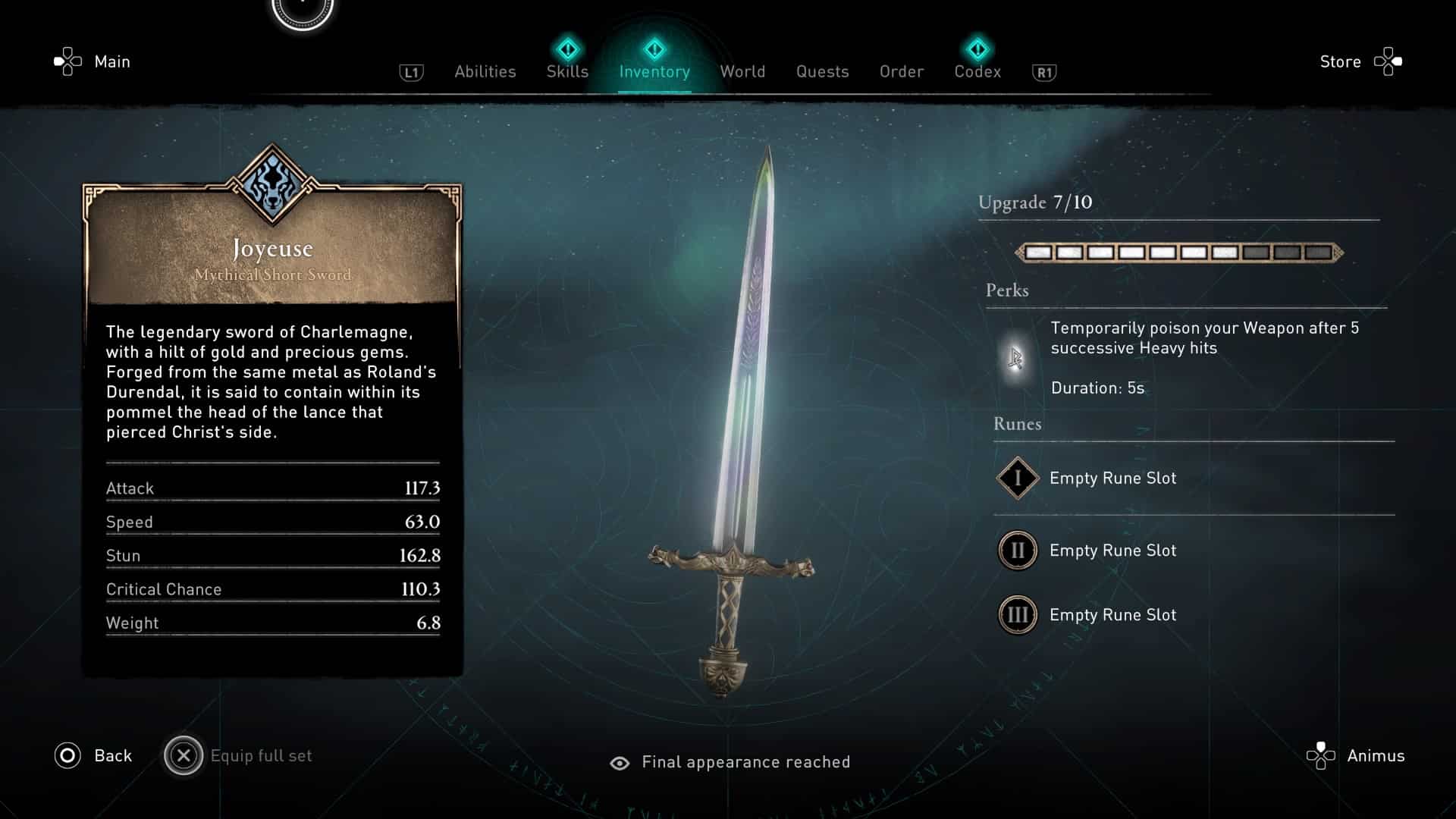Switch to the World tab
This screenshot has height=819, width=1456.
pos(742,71)
